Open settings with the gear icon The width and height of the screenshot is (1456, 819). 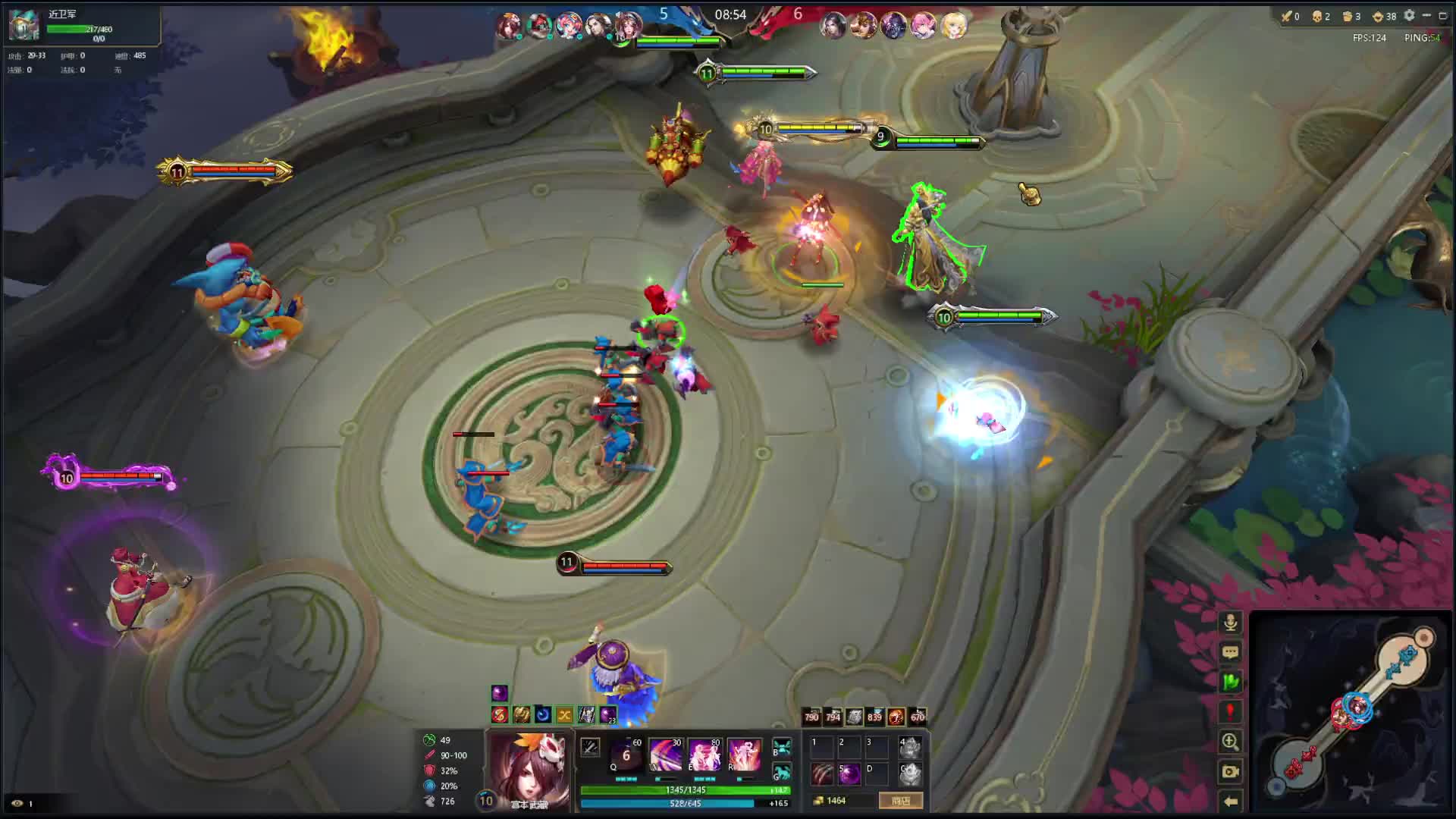point(1409,15)
